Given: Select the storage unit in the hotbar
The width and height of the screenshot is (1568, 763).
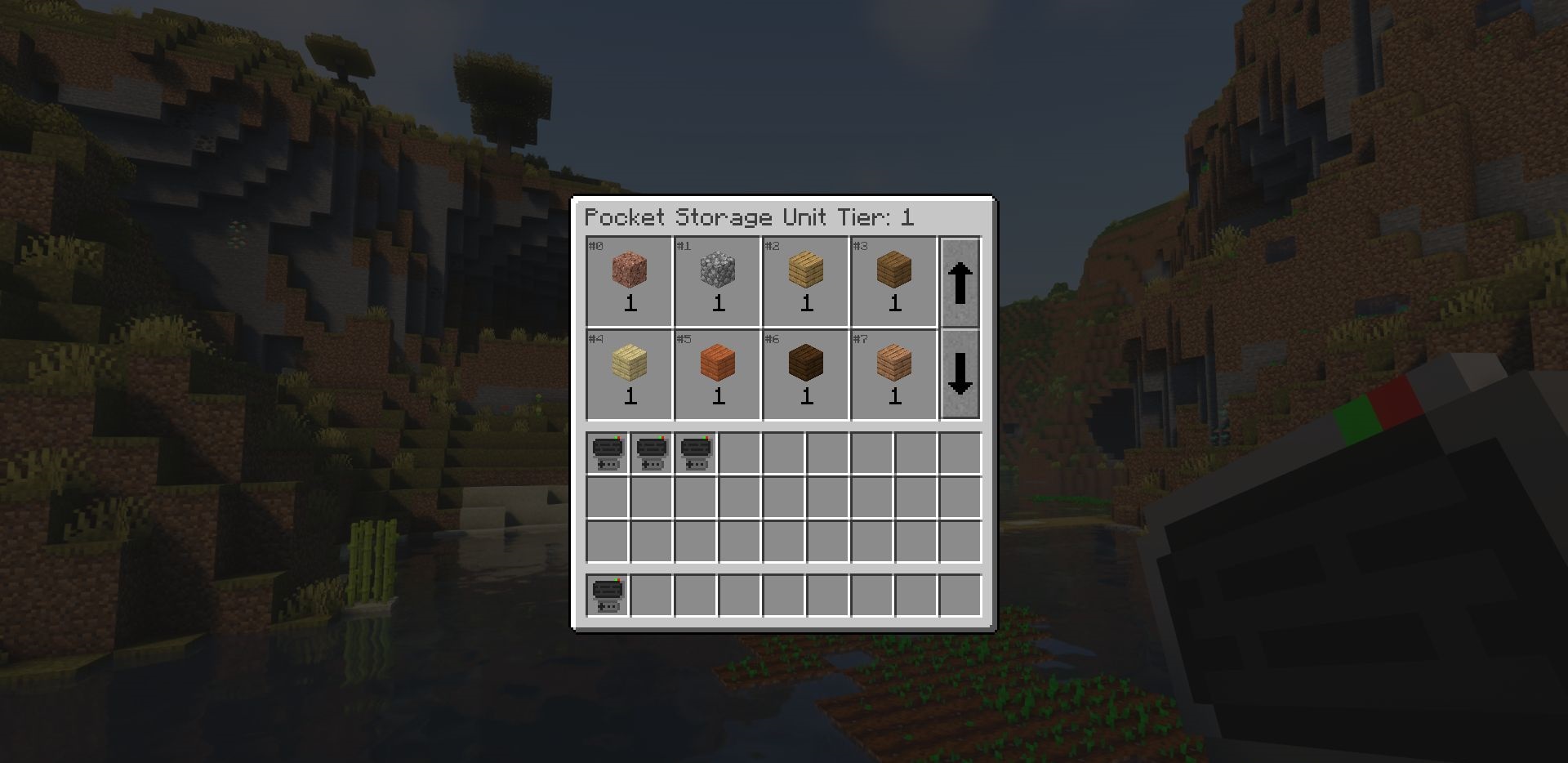Looking at the screenshot, I should 608,595.
